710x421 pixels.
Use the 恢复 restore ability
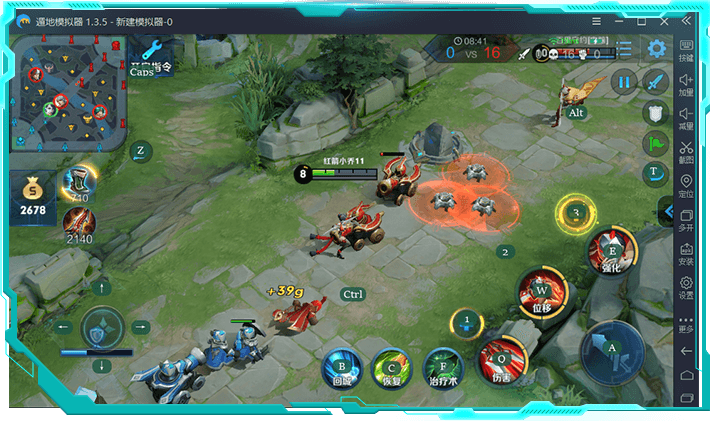(x=391, y=369)
